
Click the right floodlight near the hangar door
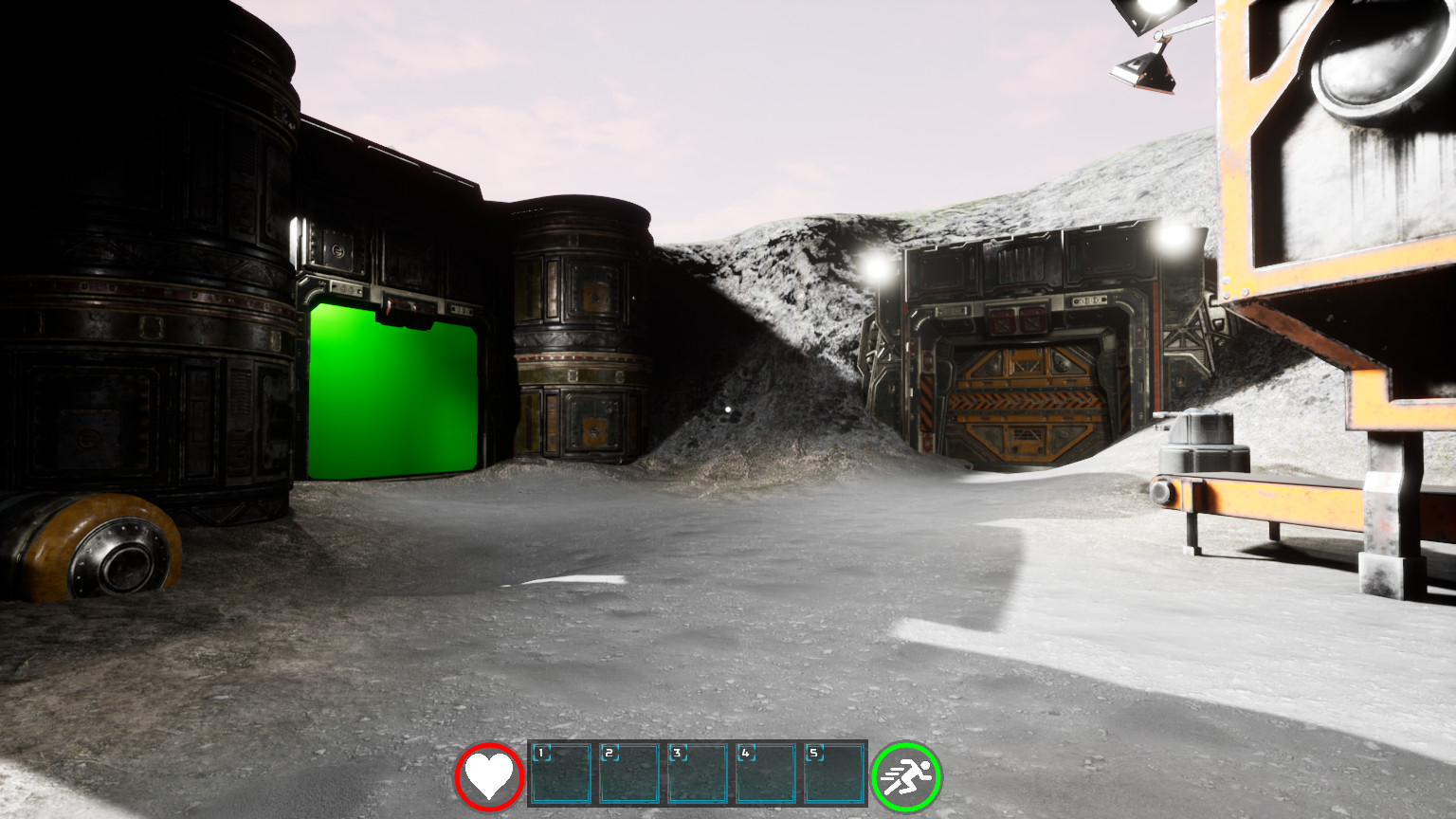point(1171,239)
